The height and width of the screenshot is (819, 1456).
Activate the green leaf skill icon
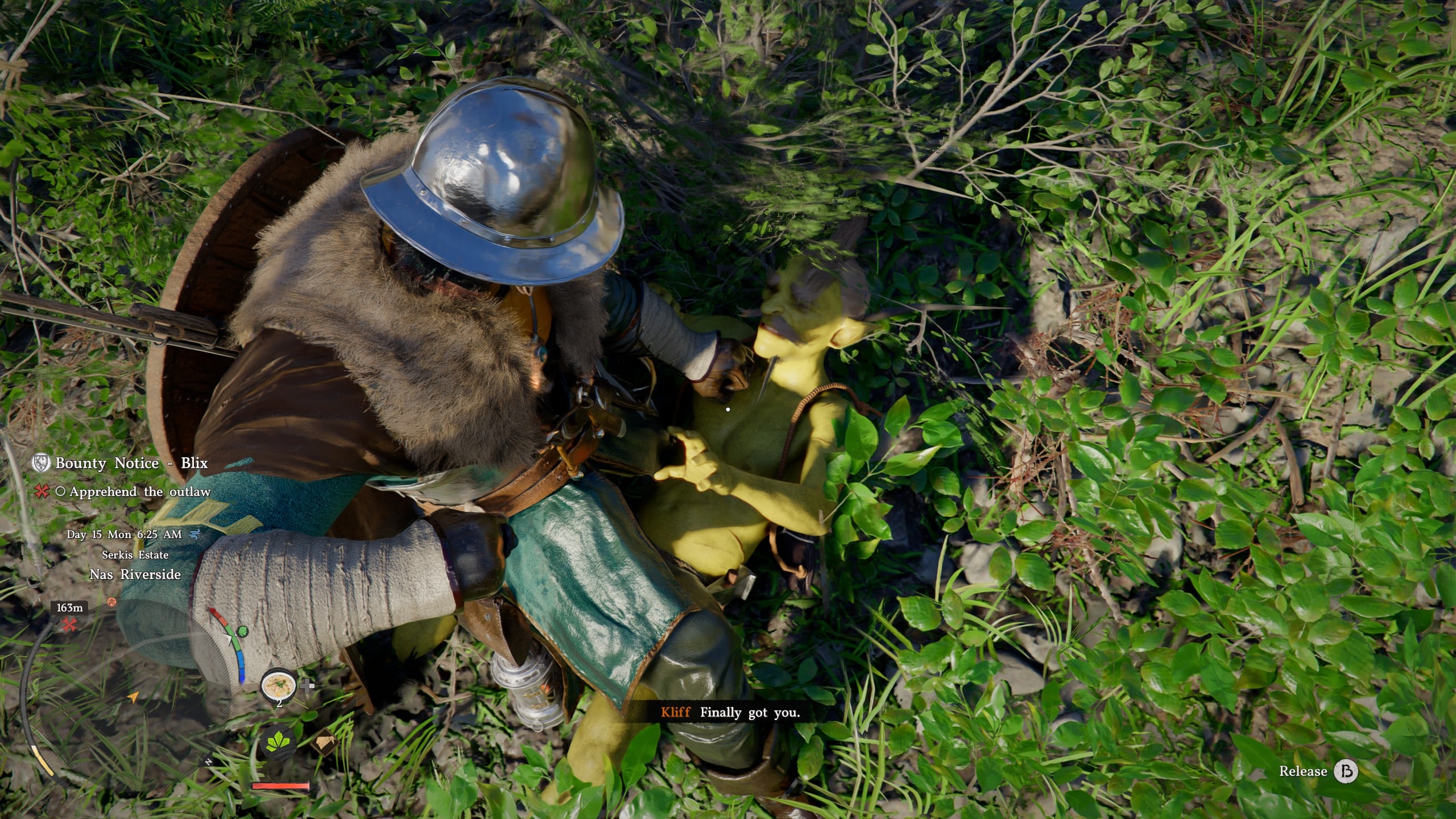point(279,744)
